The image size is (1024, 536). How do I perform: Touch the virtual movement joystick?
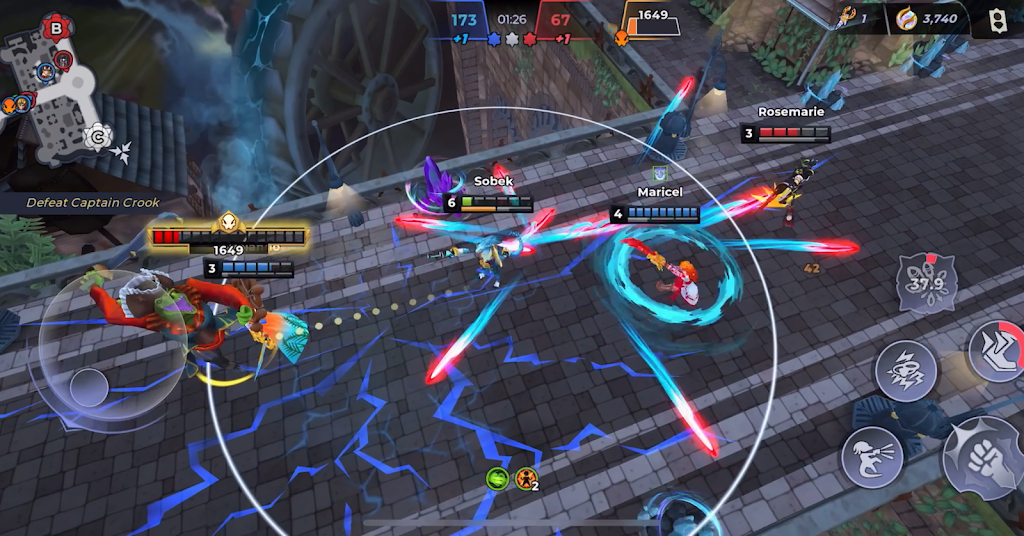(x=88, y=385)
